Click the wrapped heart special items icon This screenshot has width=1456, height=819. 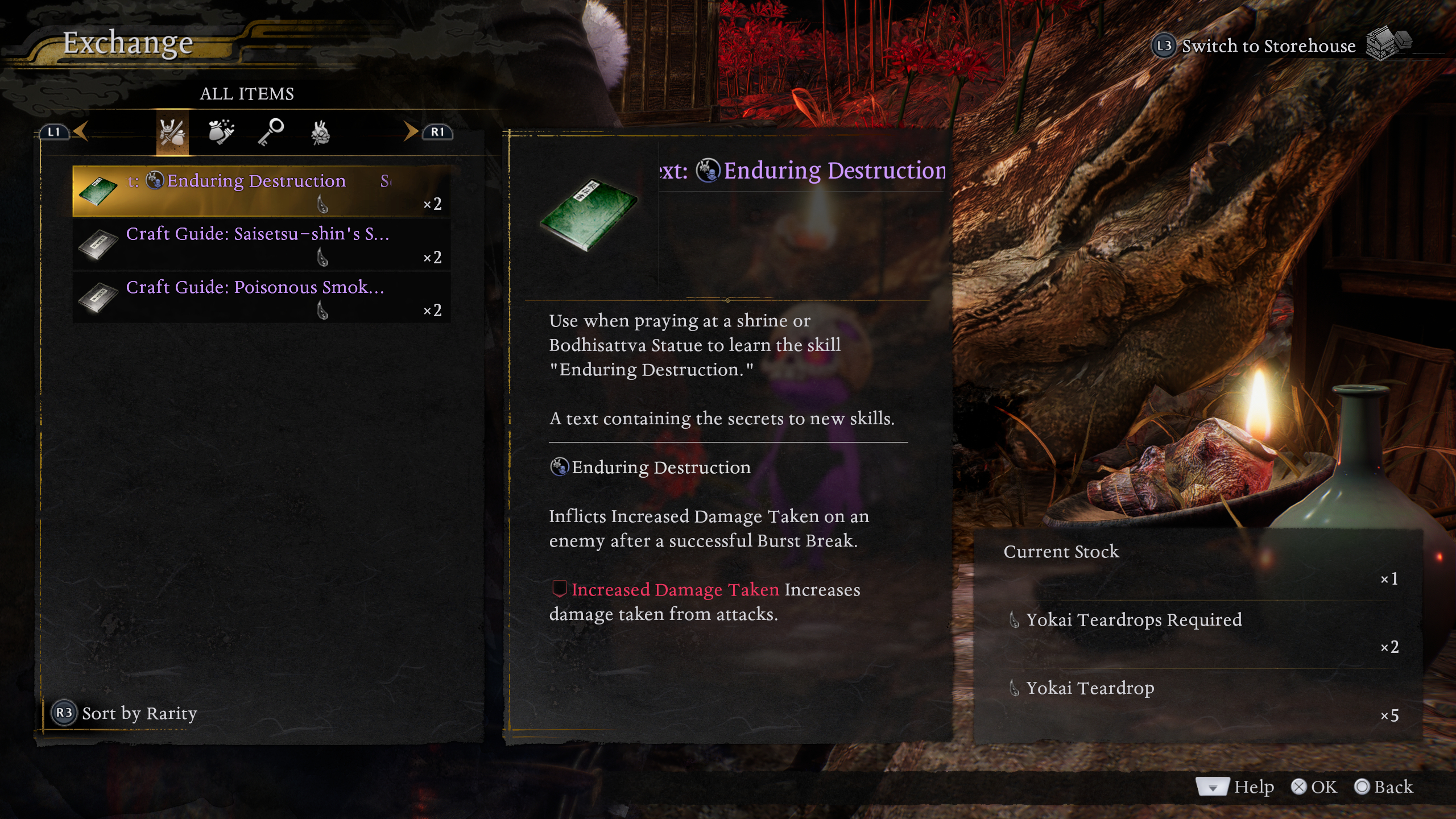coord(320,132)
